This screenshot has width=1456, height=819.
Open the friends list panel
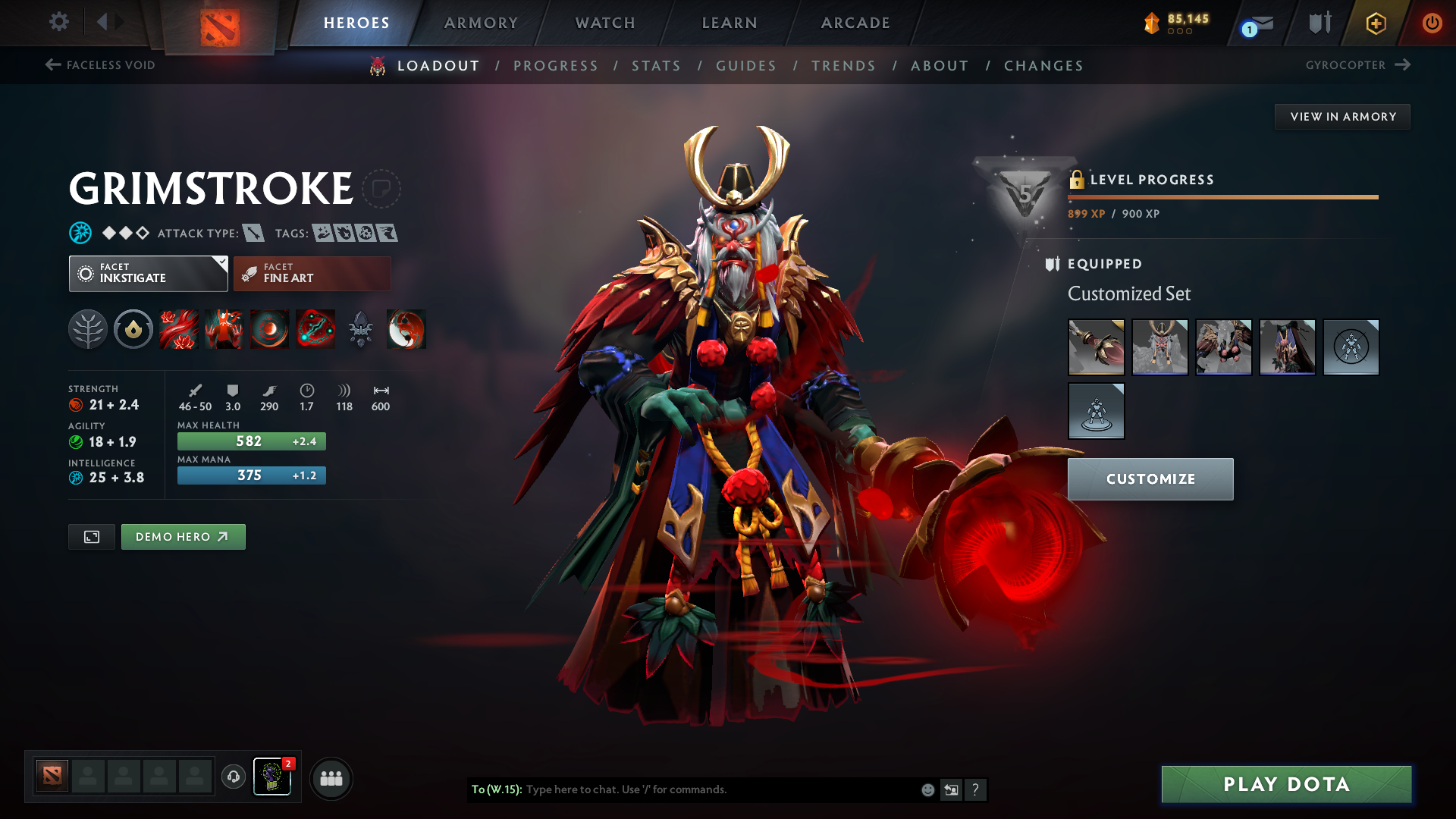(x=331, y=777)
